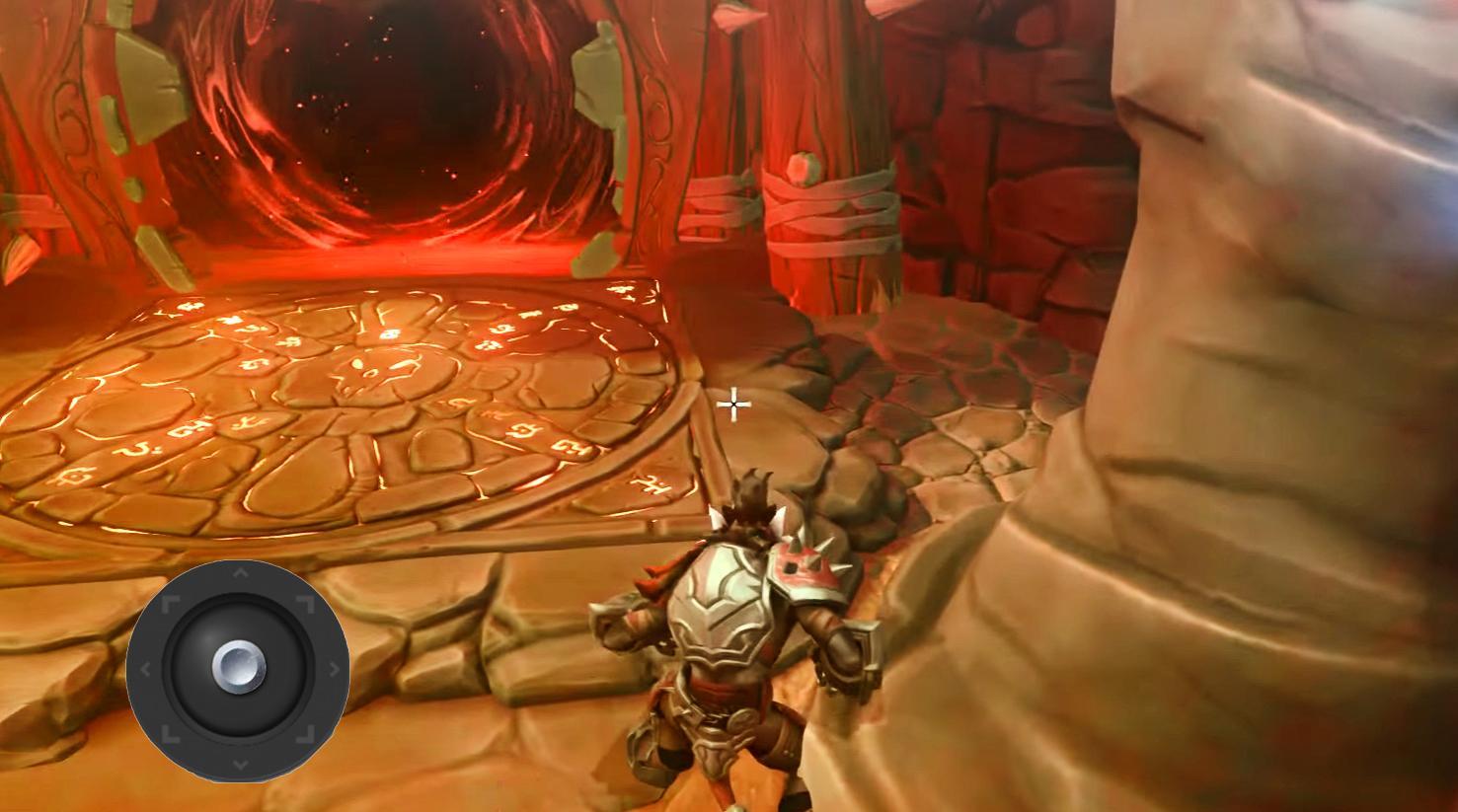The height and width of the screenshot is (812, 1458).
Task: Click the joystick's up arrow
Action: click(239, 573)
